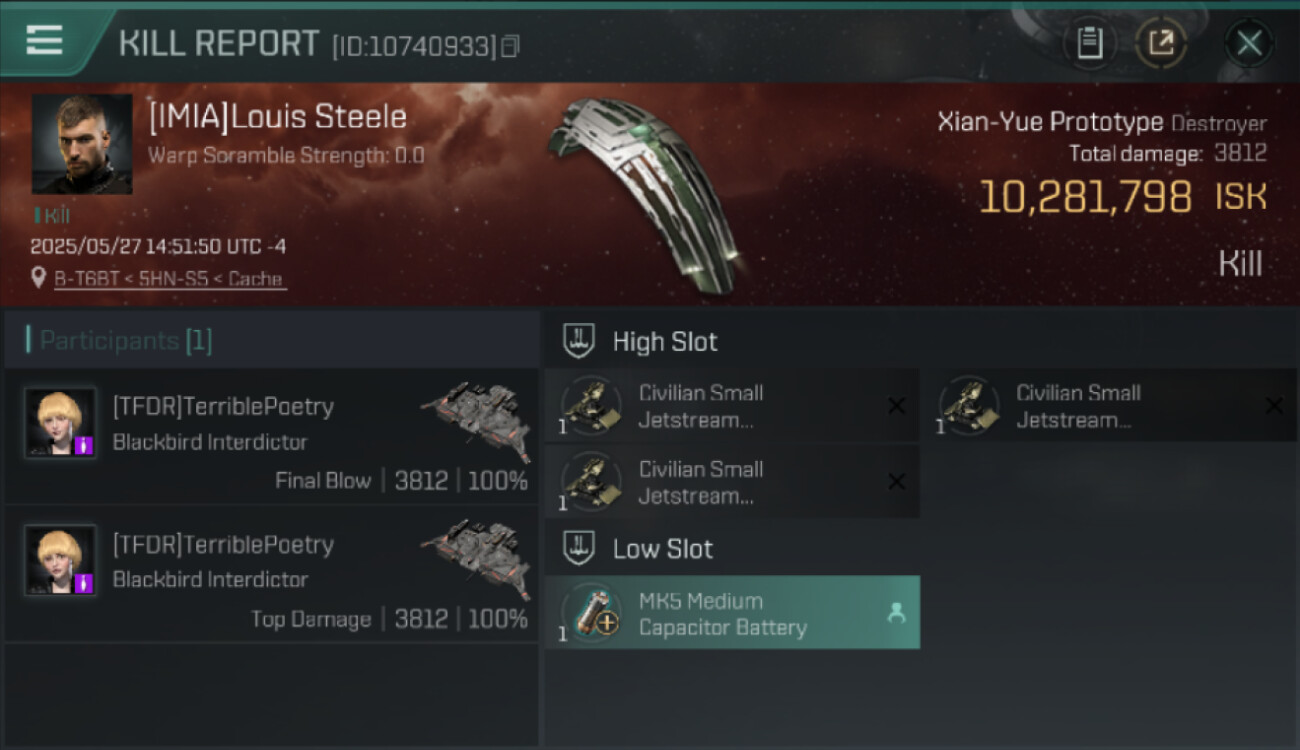Select the MK5 Medium Capacitor Battery
The height and width of the screenshot is (750, 1300).
click(732, 614)
